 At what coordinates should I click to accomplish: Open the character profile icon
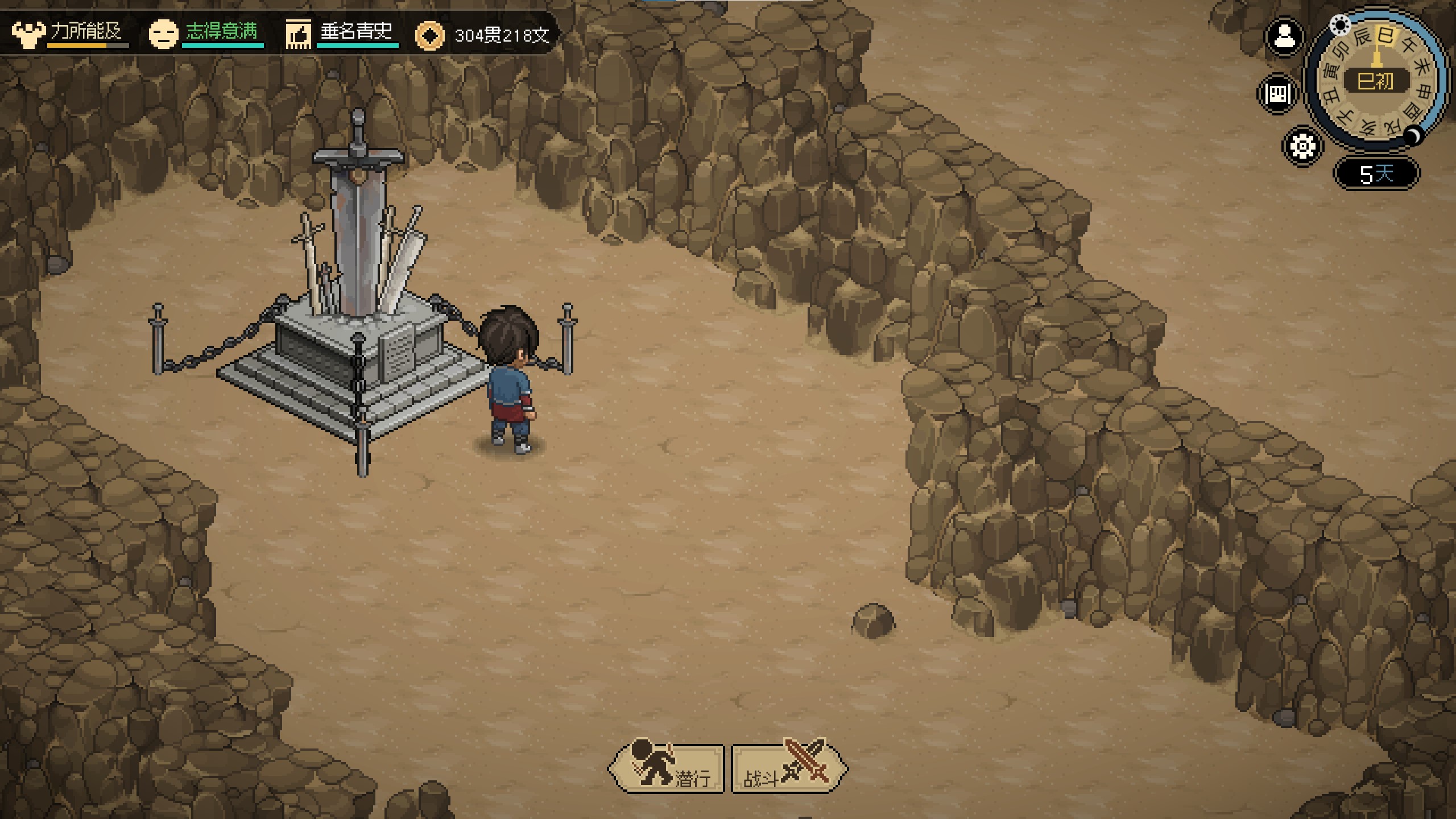coord(1284,38)
